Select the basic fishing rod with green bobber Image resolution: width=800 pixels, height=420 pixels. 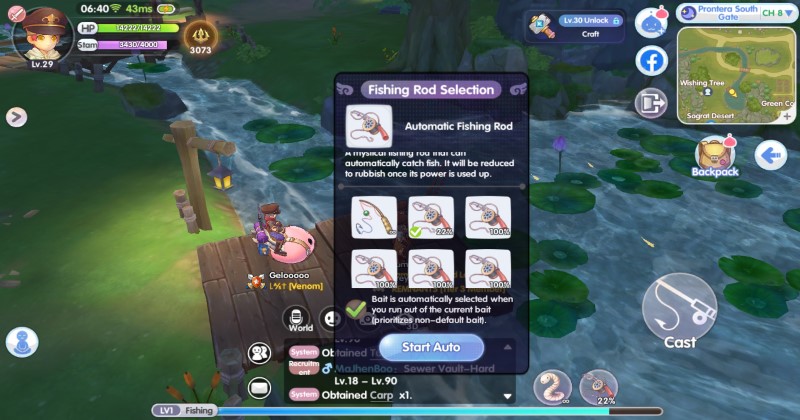pos(374,217)
